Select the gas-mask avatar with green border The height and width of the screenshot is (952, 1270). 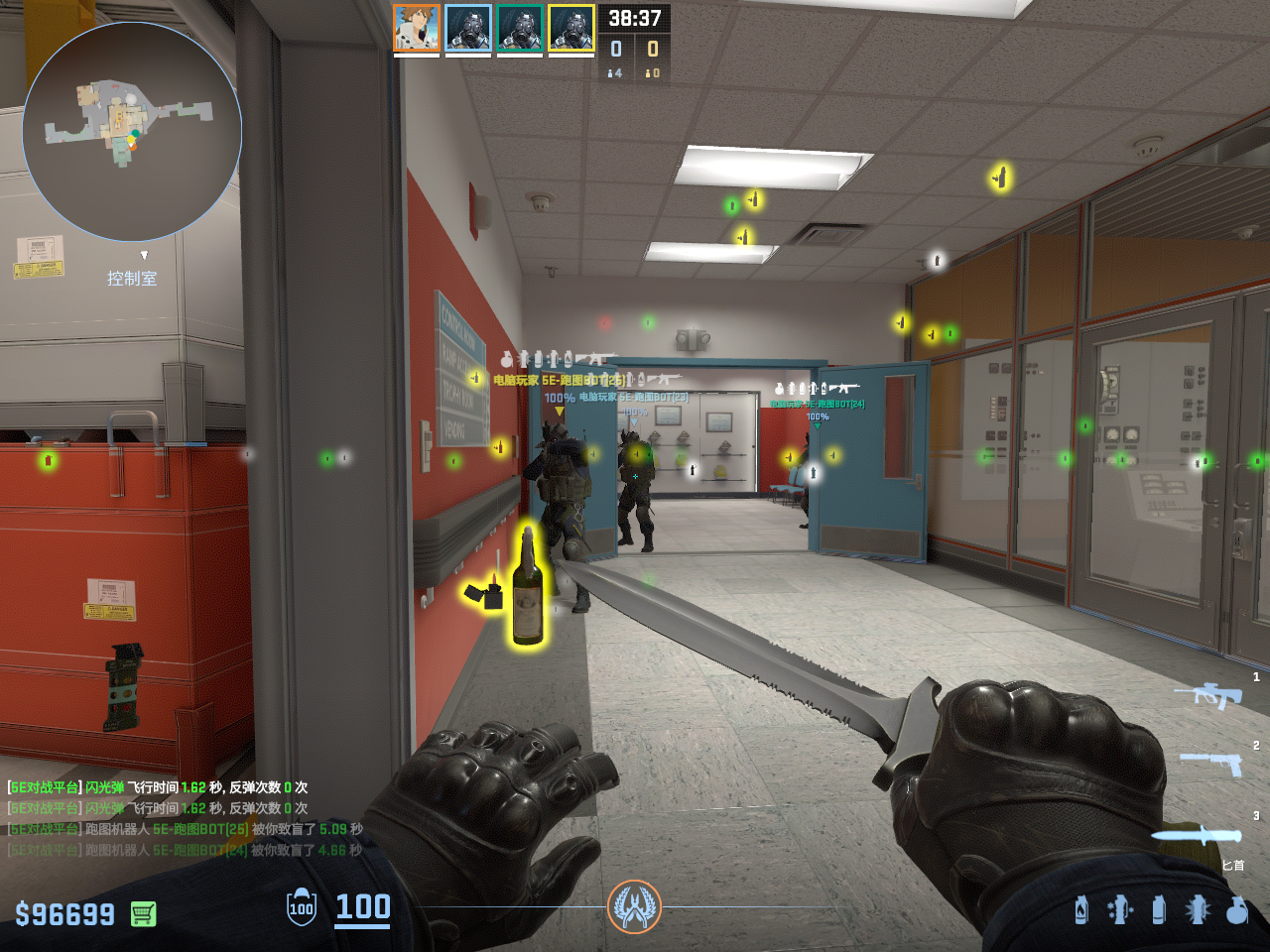[520, 28]
